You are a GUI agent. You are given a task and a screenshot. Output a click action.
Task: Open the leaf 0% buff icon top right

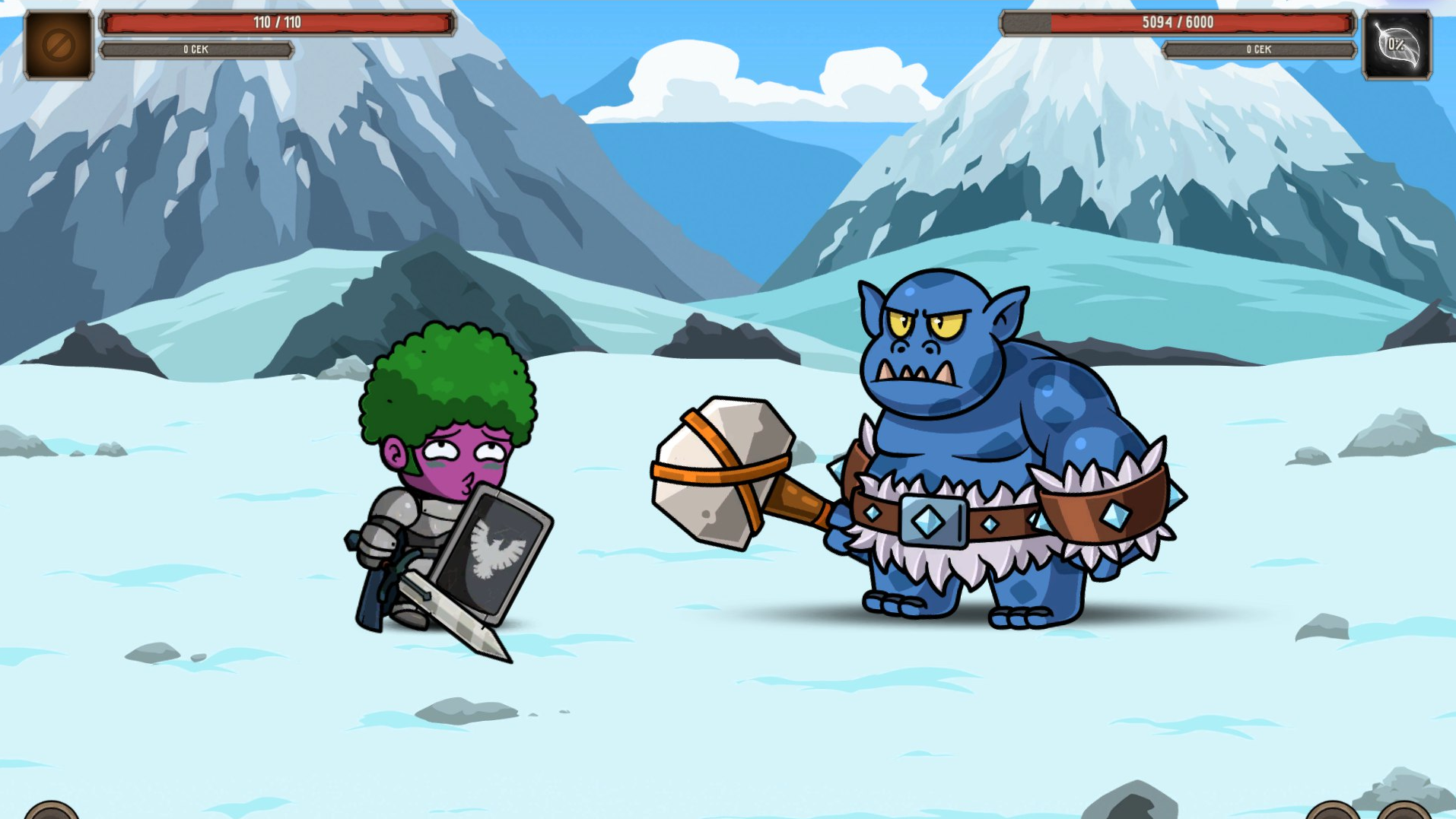pos(1398,41)
